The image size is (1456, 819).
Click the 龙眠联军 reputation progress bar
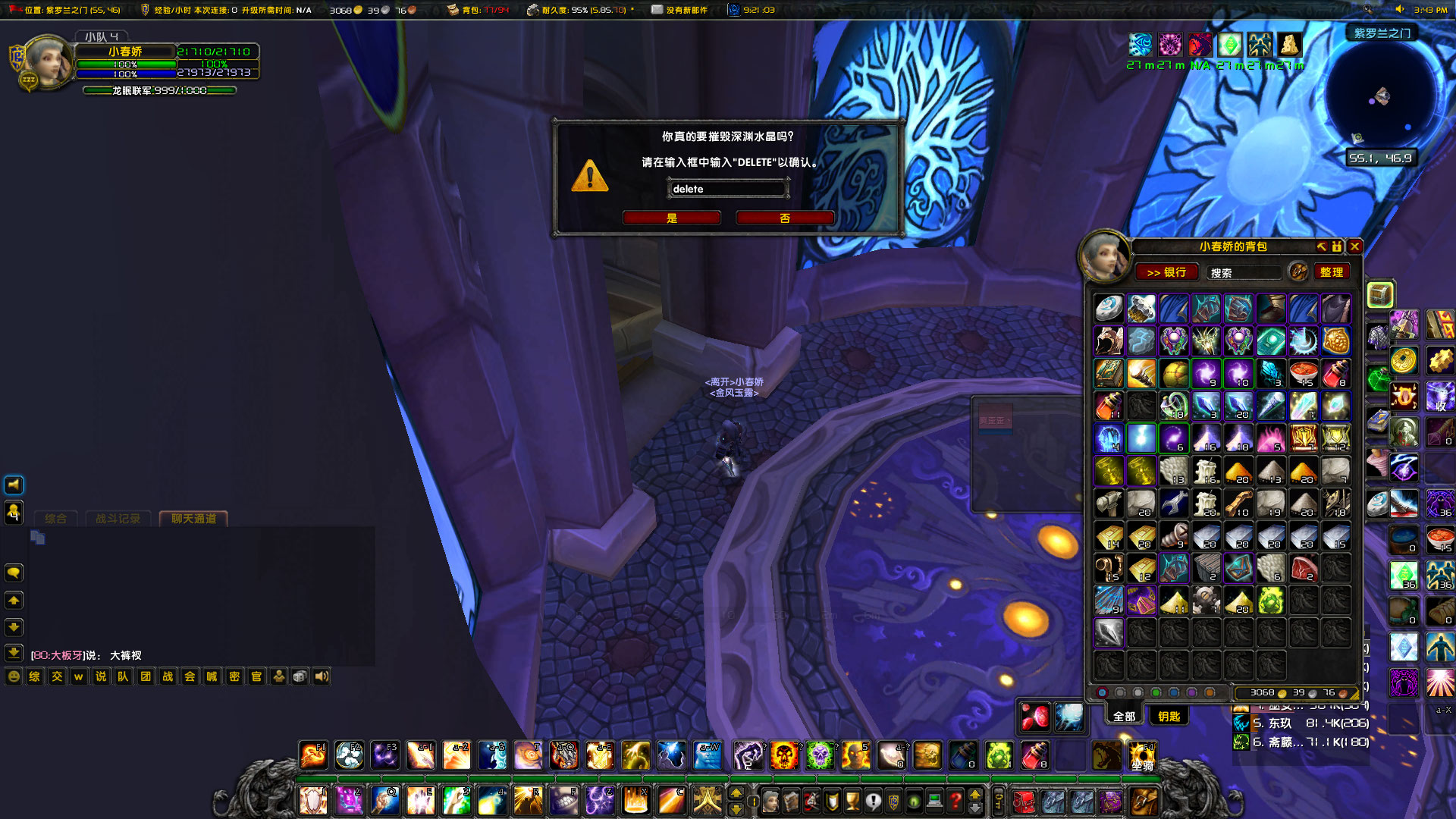159,89
